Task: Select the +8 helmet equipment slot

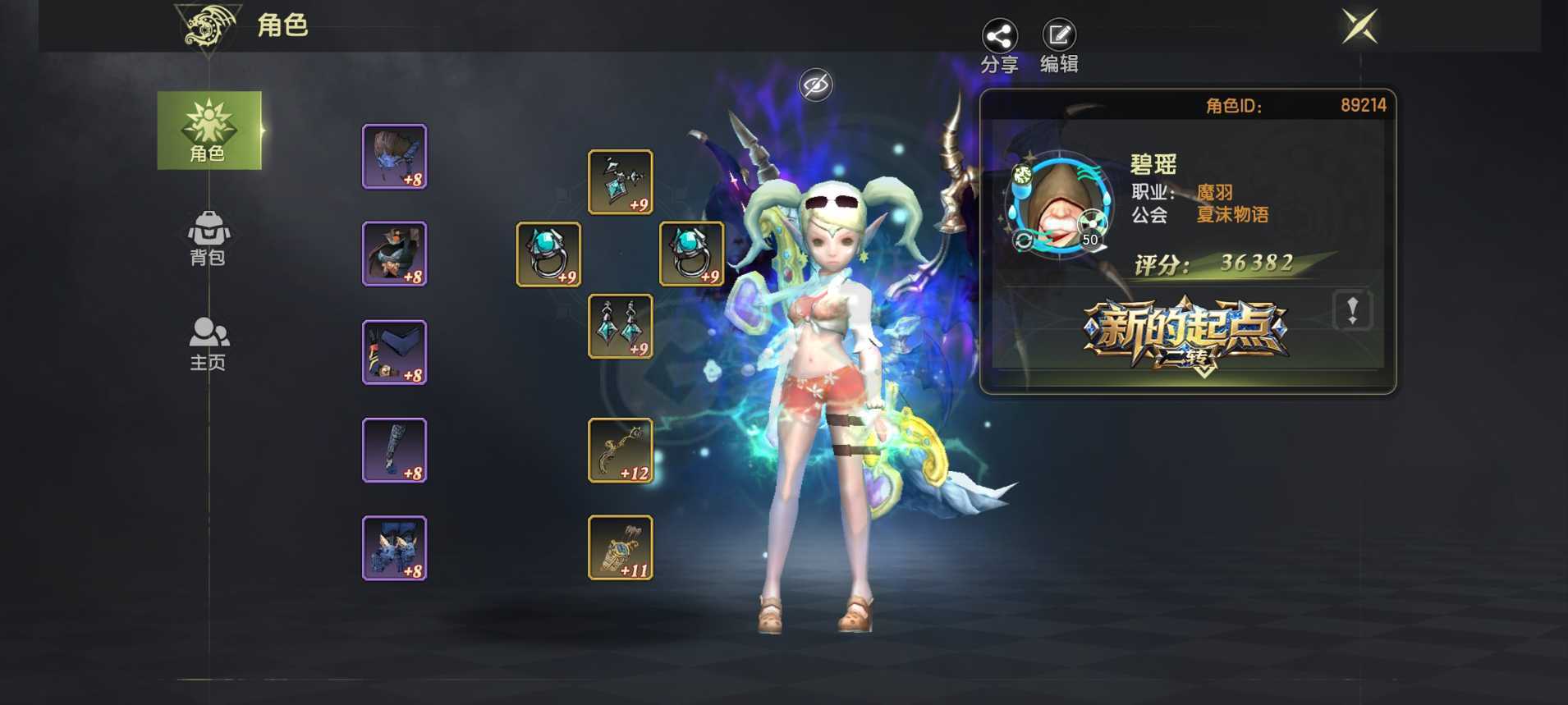Action: pos(394,157)
